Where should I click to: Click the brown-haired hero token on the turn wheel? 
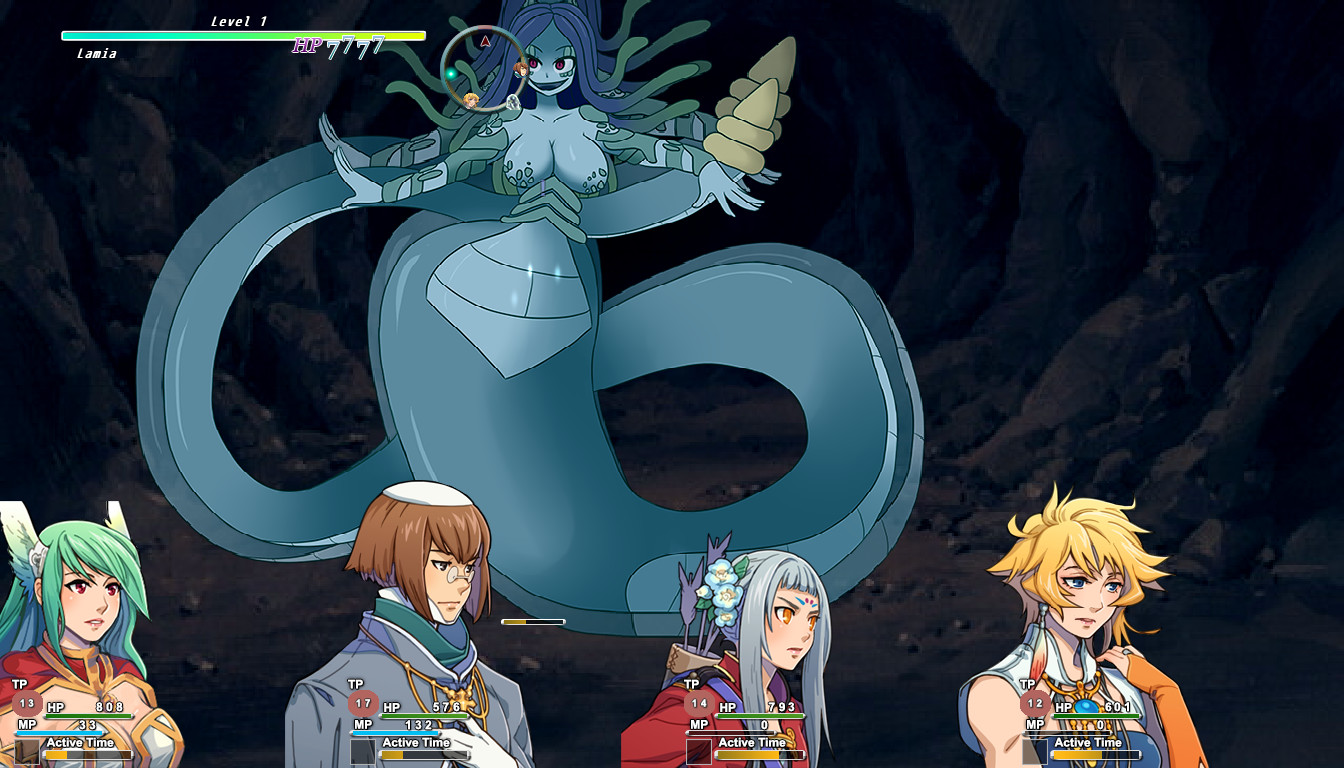point(522,71)
